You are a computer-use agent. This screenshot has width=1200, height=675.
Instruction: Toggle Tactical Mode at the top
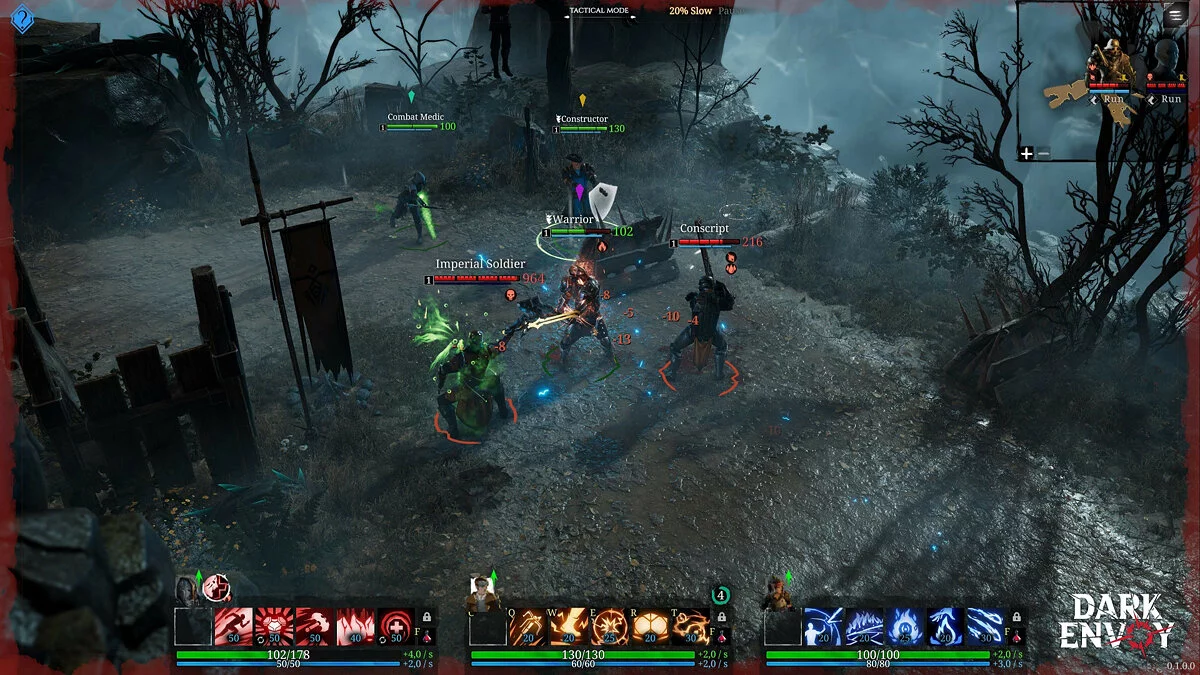[x=599, y=11]
